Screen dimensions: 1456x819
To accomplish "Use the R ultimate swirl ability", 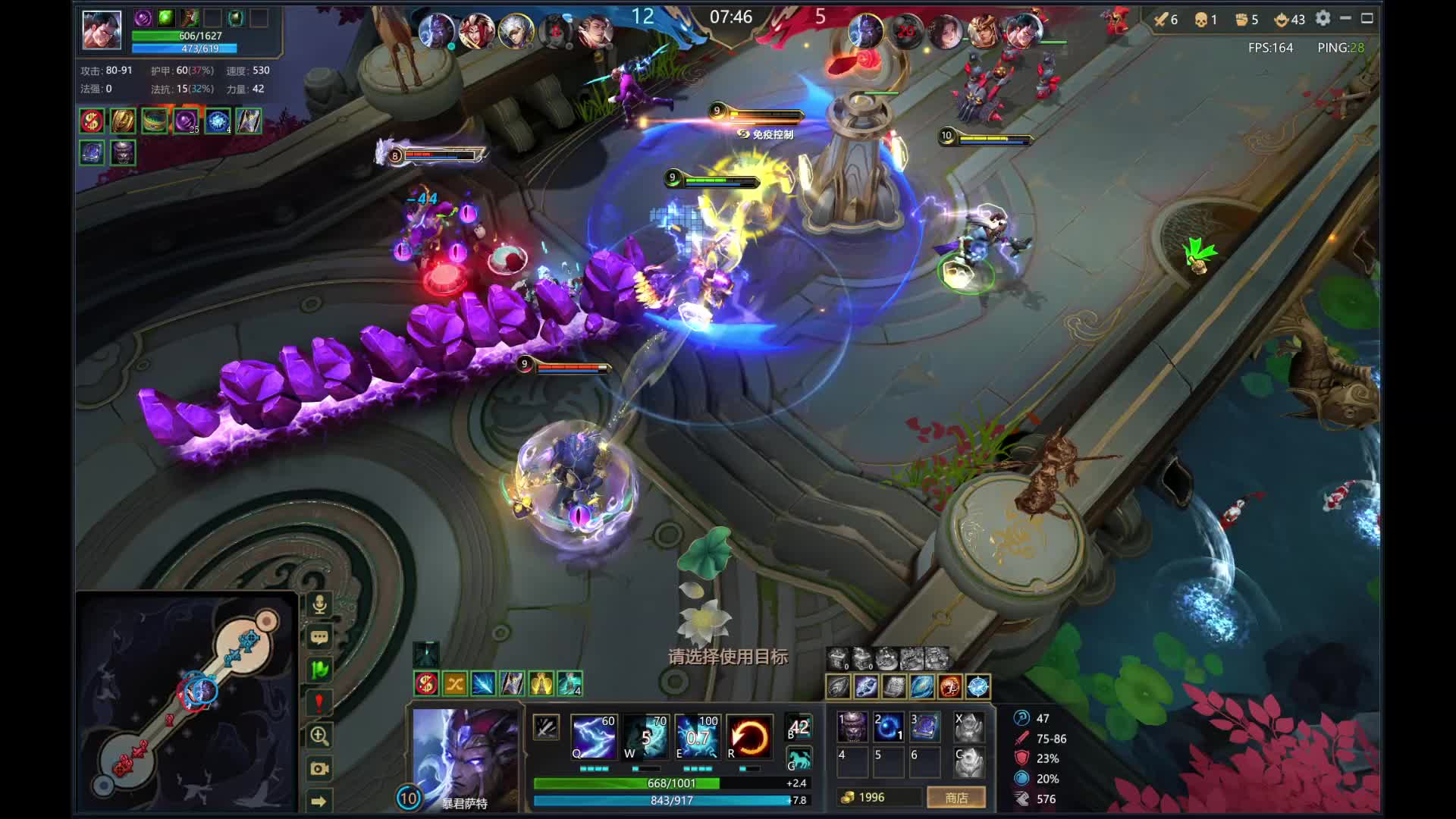I will tap(749, 737).
